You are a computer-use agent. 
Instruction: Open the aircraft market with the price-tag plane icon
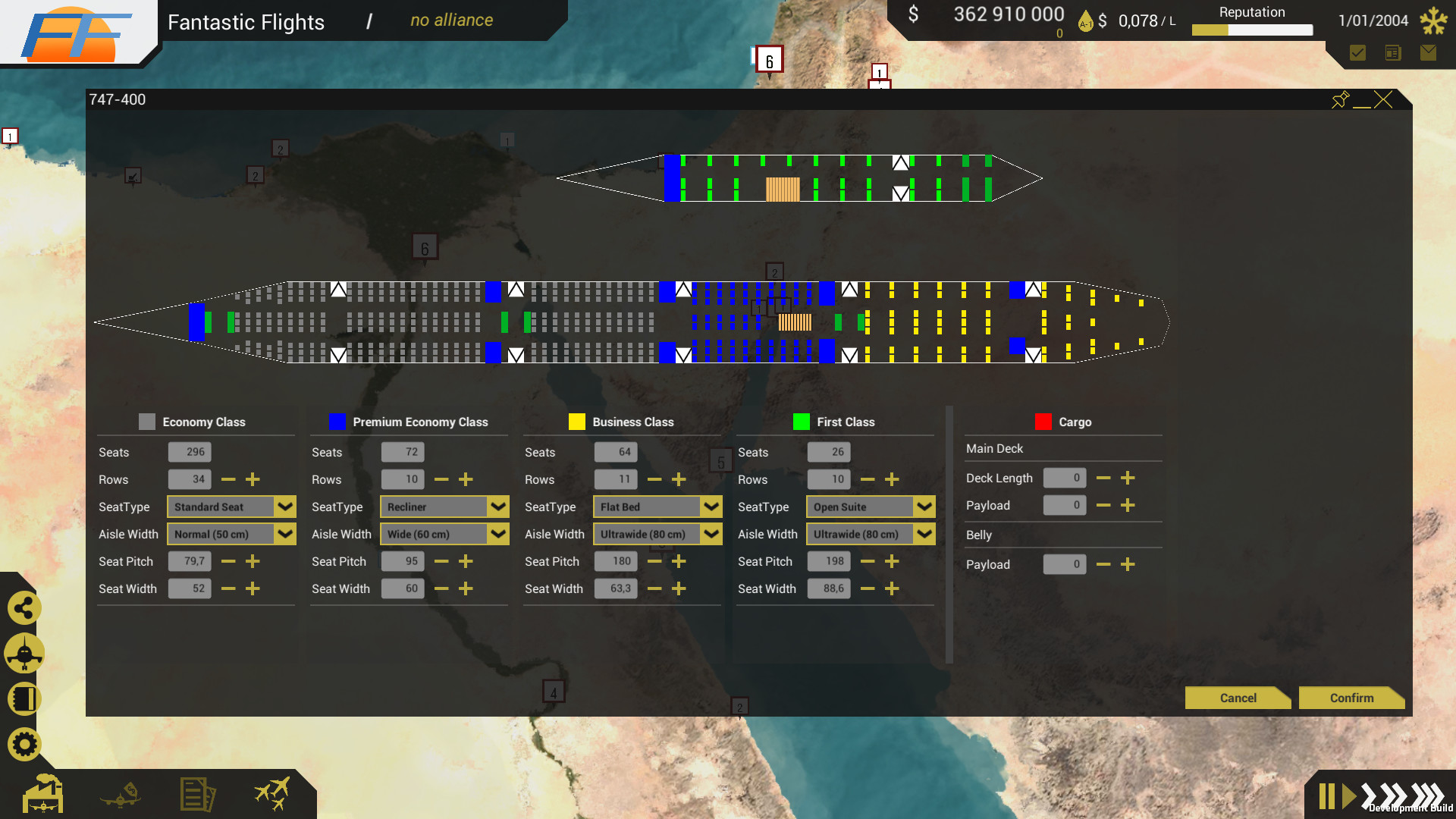(x=121, y=794)
